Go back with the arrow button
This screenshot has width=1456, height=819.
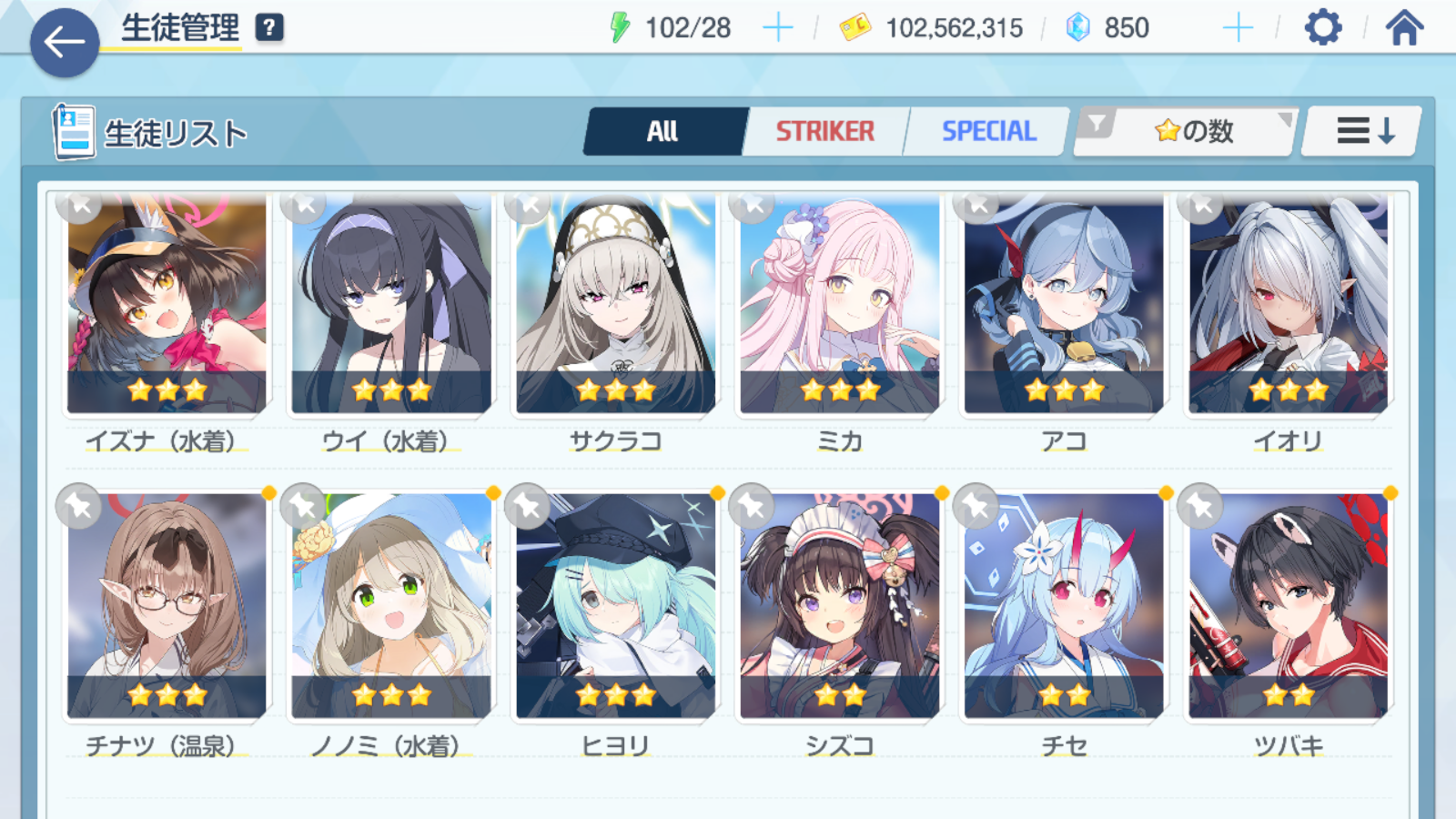pyautogui.click(x=64, y=42)
